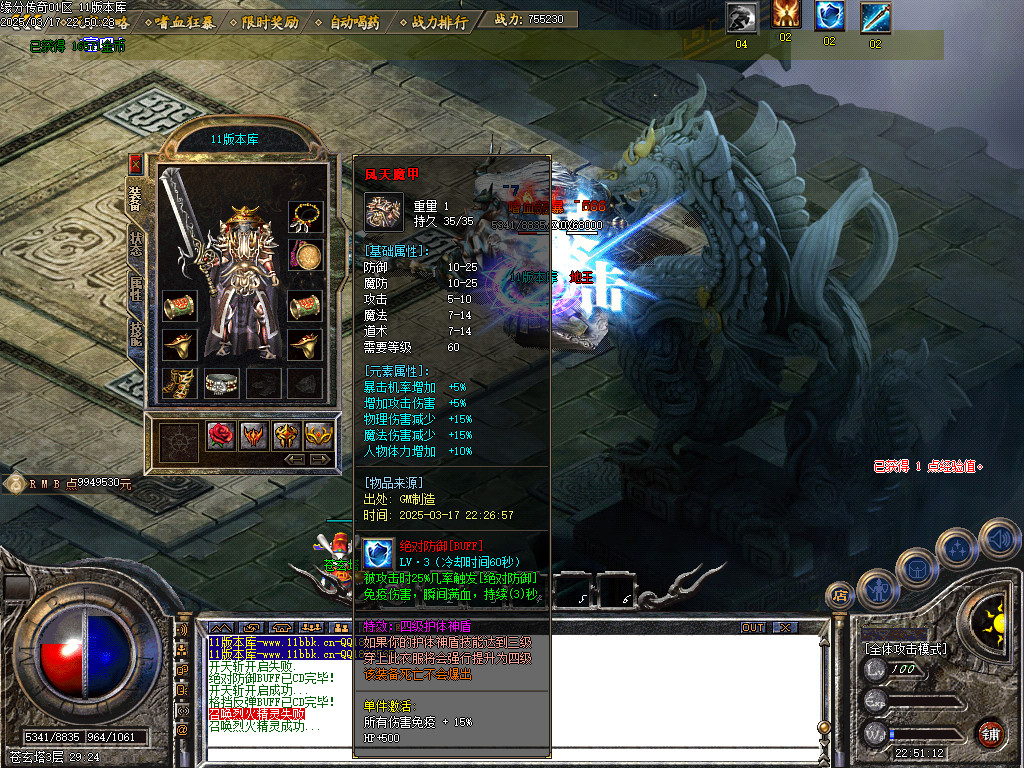Select the gold medal amulet slot
The height and width of the screenshot is (768, 1024).
coord(306,255)
